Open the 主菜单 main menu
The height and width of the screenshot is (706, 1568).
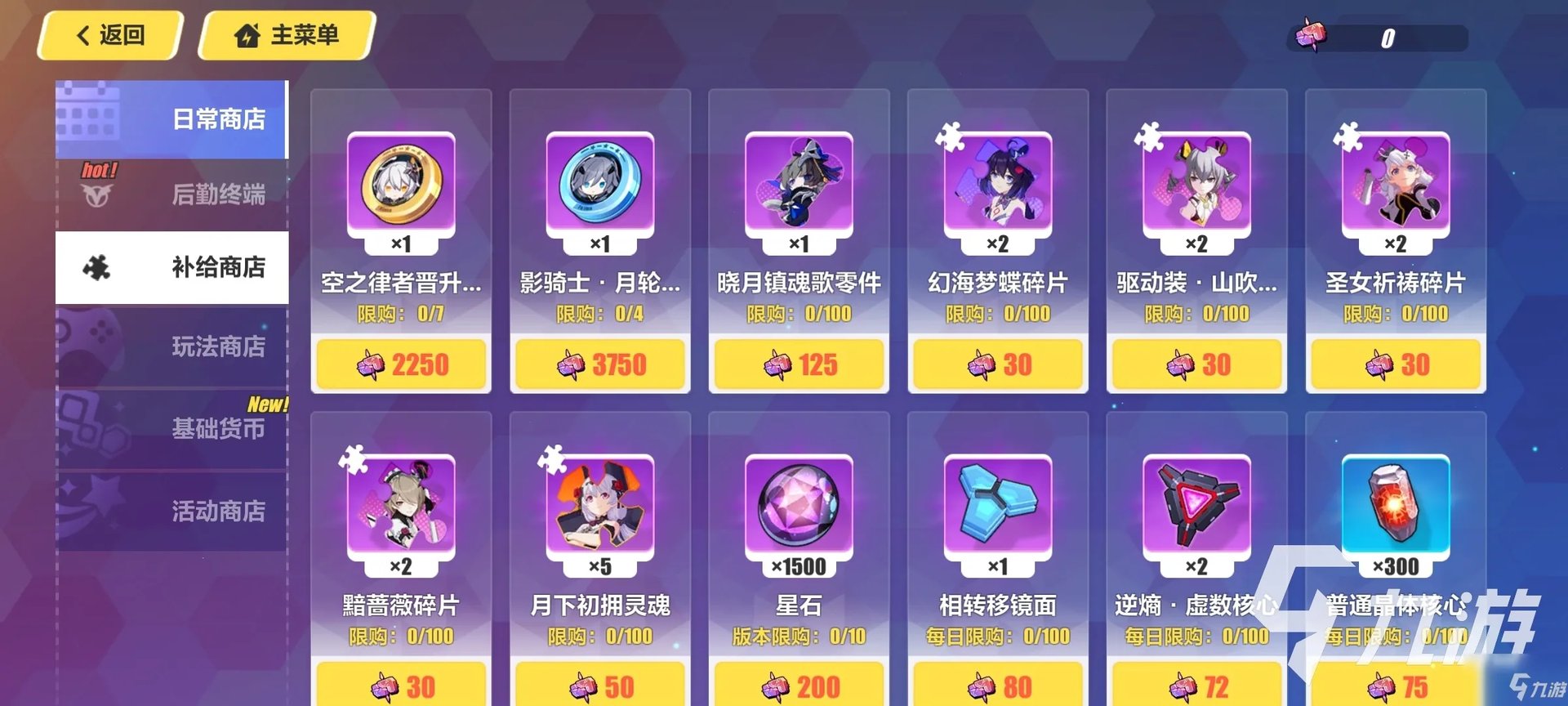[287, 35]
